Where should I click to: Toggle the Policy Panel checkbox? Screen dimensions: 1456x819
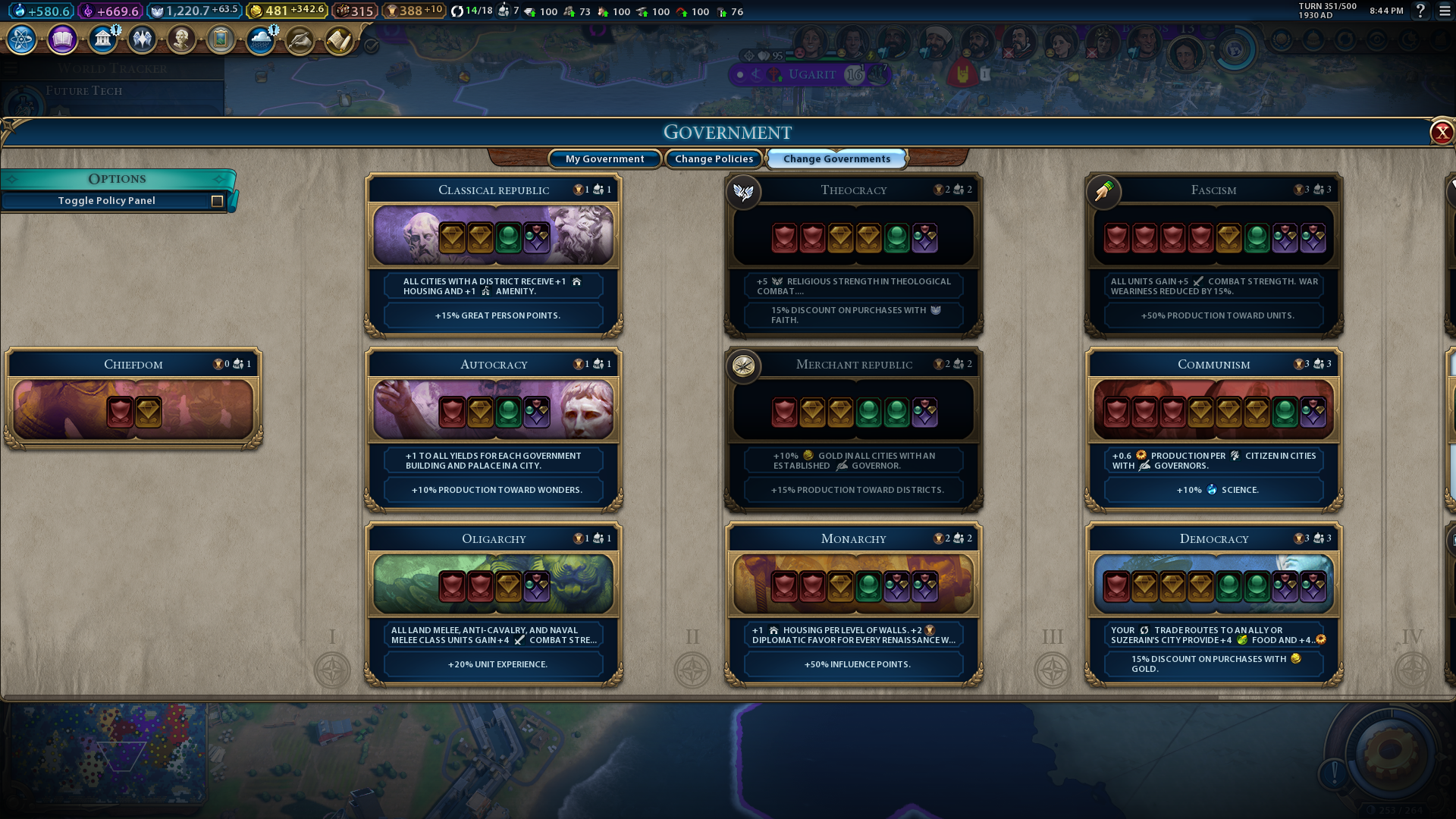tap(217, 201)
